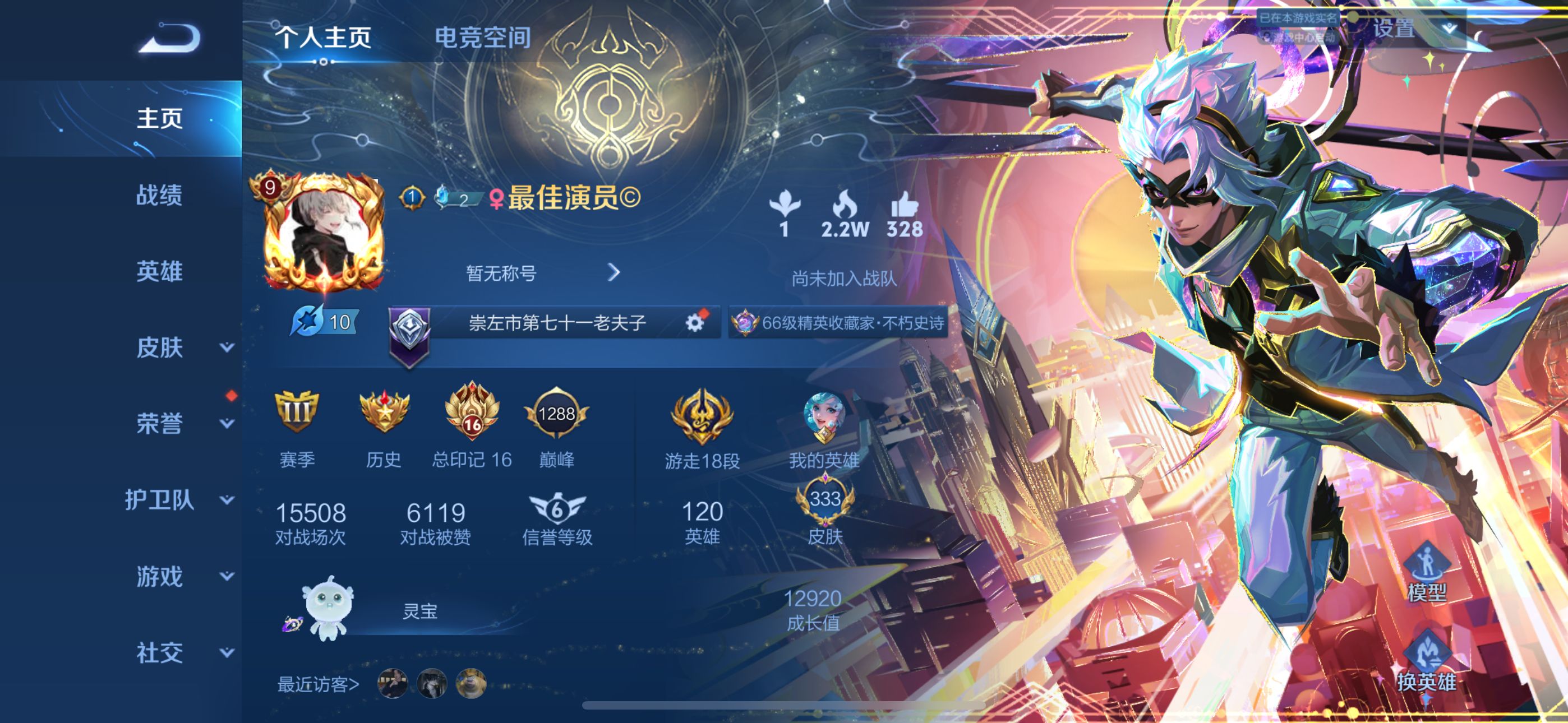Expand the 护卫队 sidebar menu
Screen dimensions: 1568x723
pyautogui.click(x=227, y=500)
